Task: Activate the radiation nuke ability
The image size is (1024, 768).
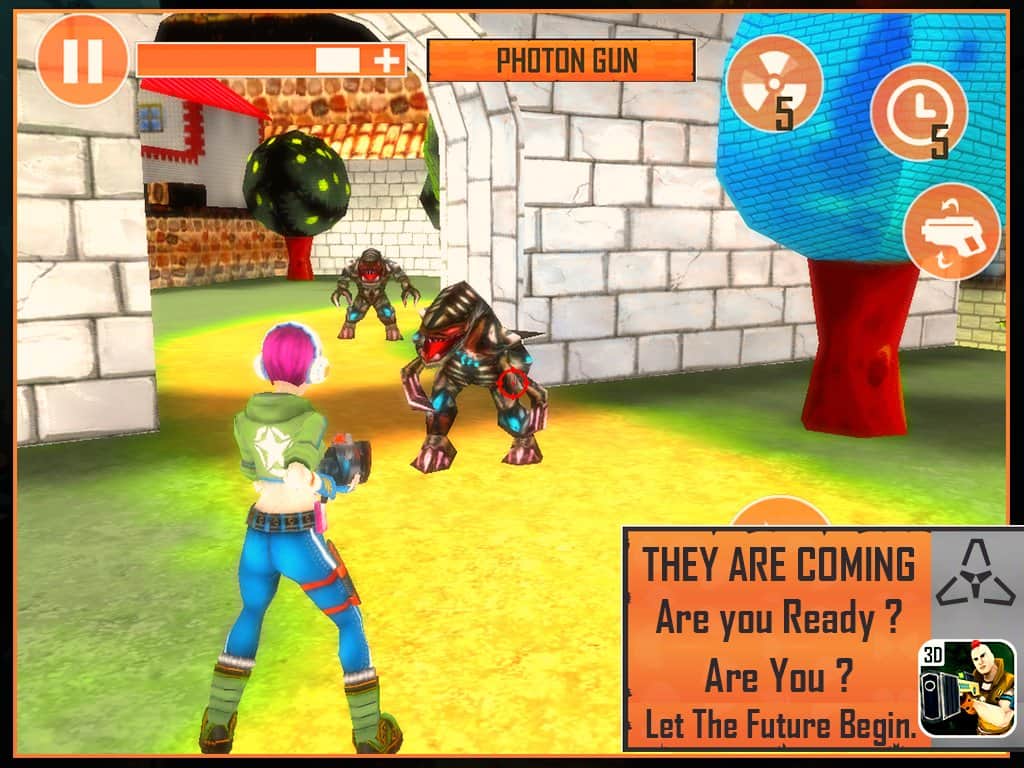Action: click(x=774, y=83)
